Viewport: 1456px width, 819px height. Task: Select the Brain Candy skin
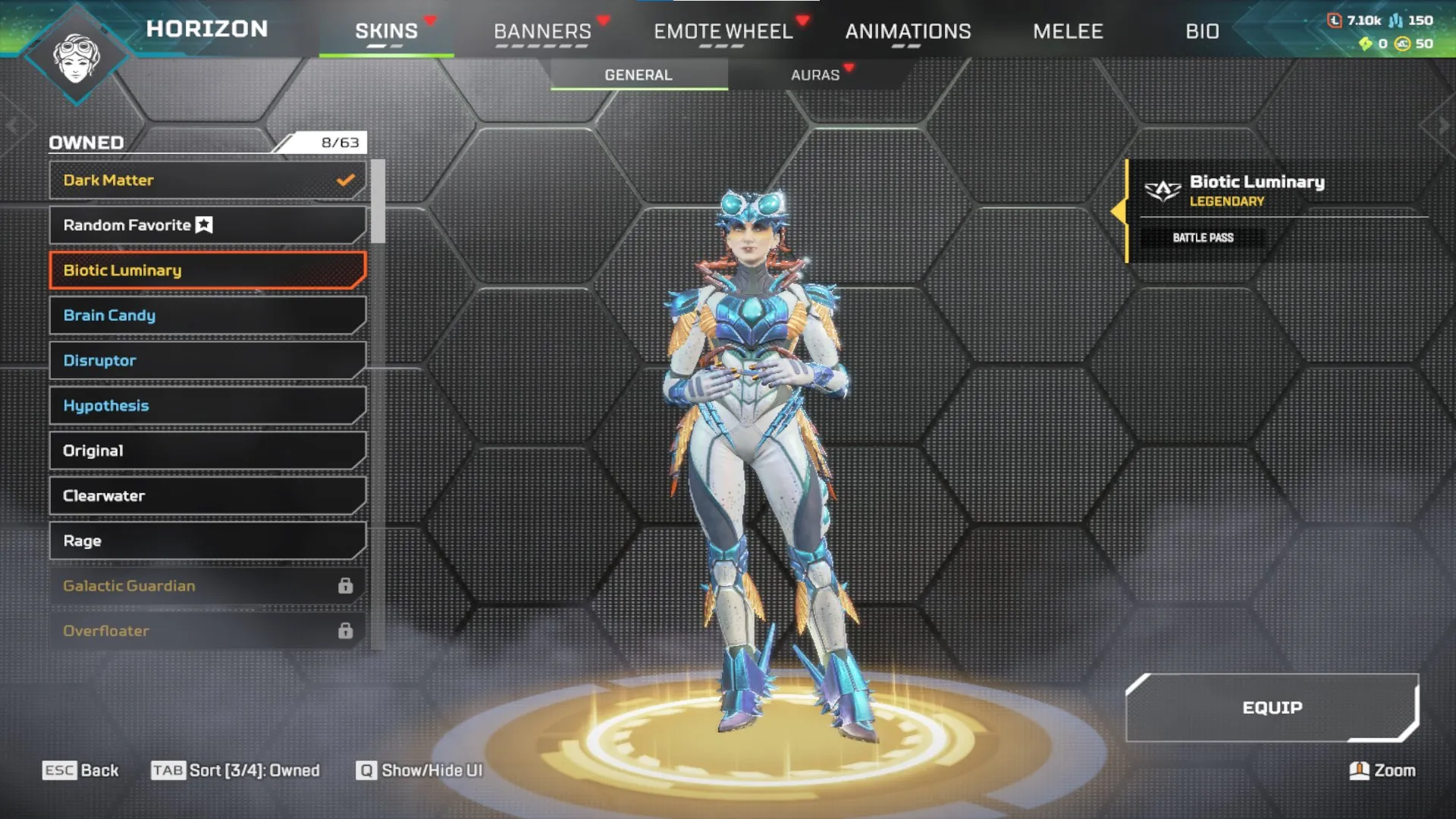[206, 315]
